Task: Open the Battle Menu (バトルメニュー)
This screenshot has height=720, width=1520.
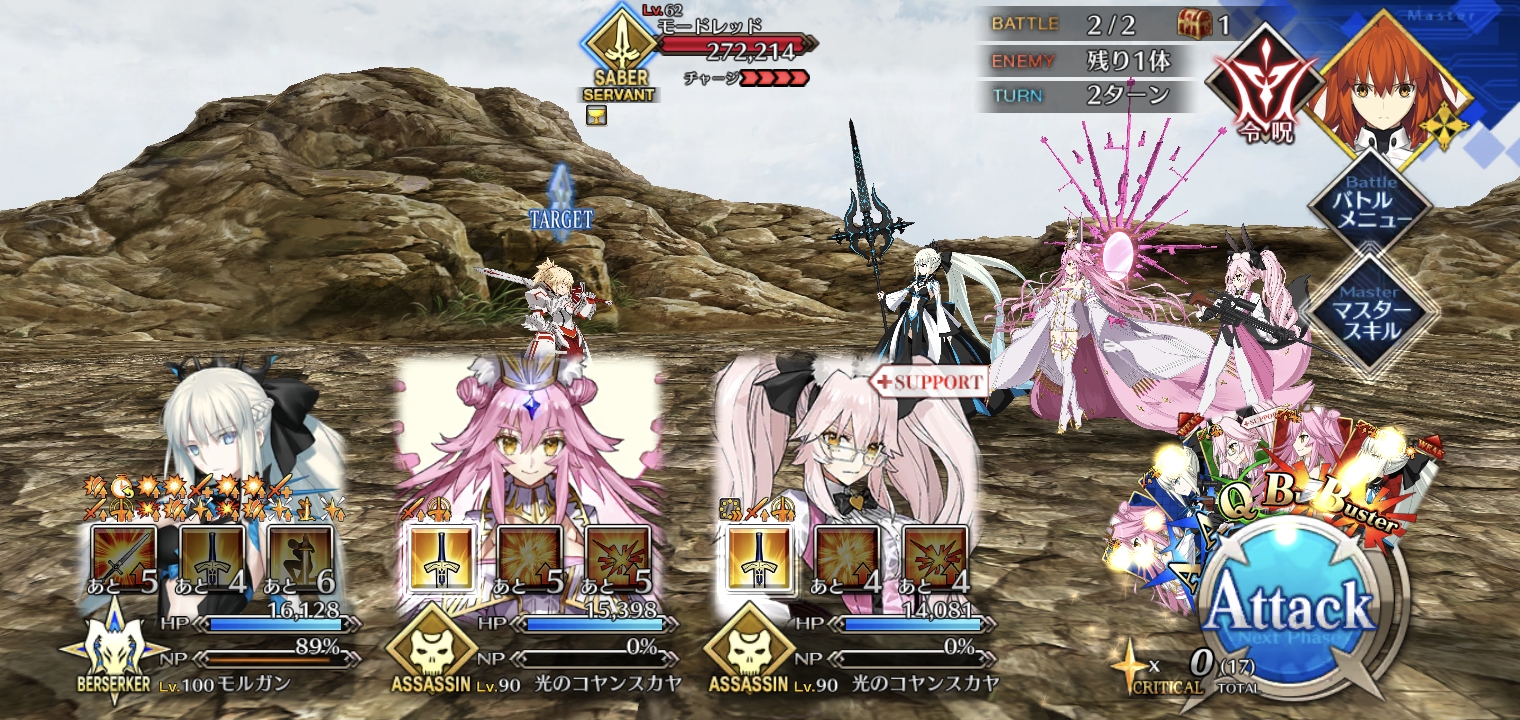Action: pyautogui.click(x=1372, y=207)
